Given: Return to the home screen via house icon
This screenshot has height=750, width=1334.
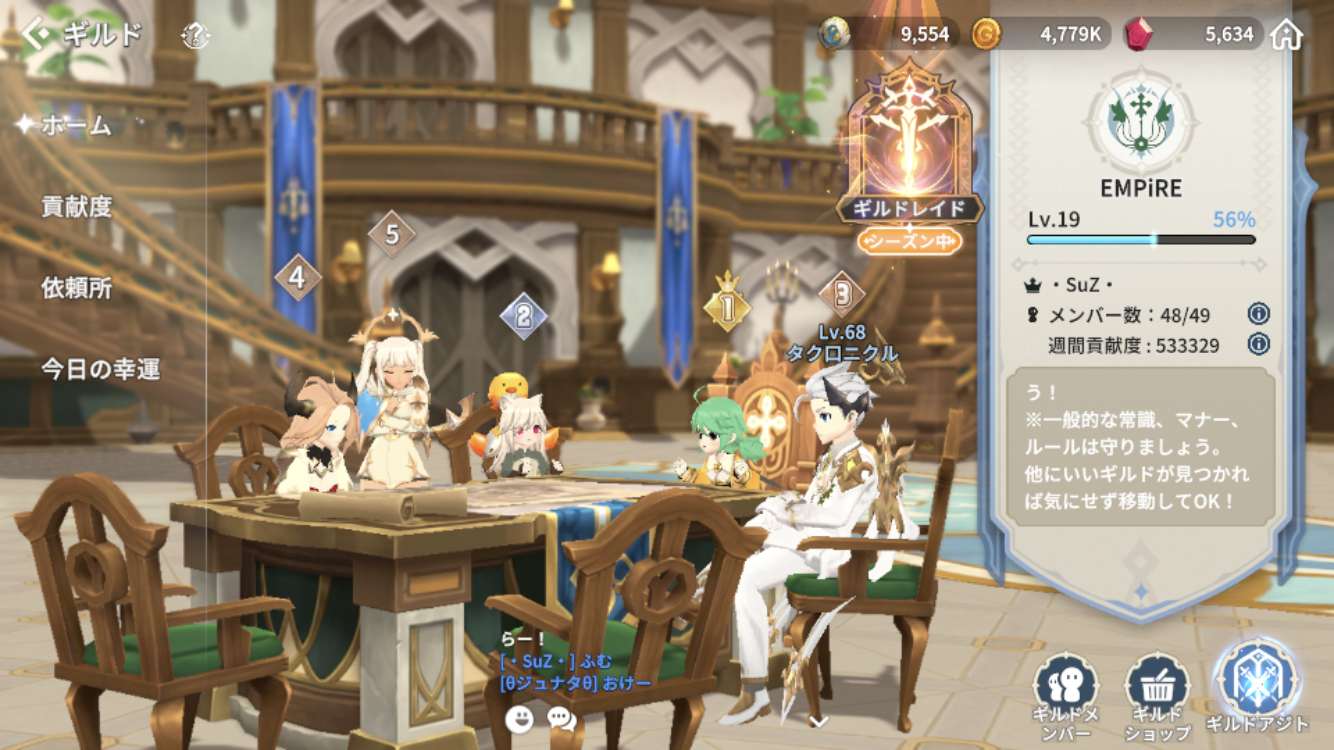Looking at the screenshot, I should click(x=1287, y=35).
